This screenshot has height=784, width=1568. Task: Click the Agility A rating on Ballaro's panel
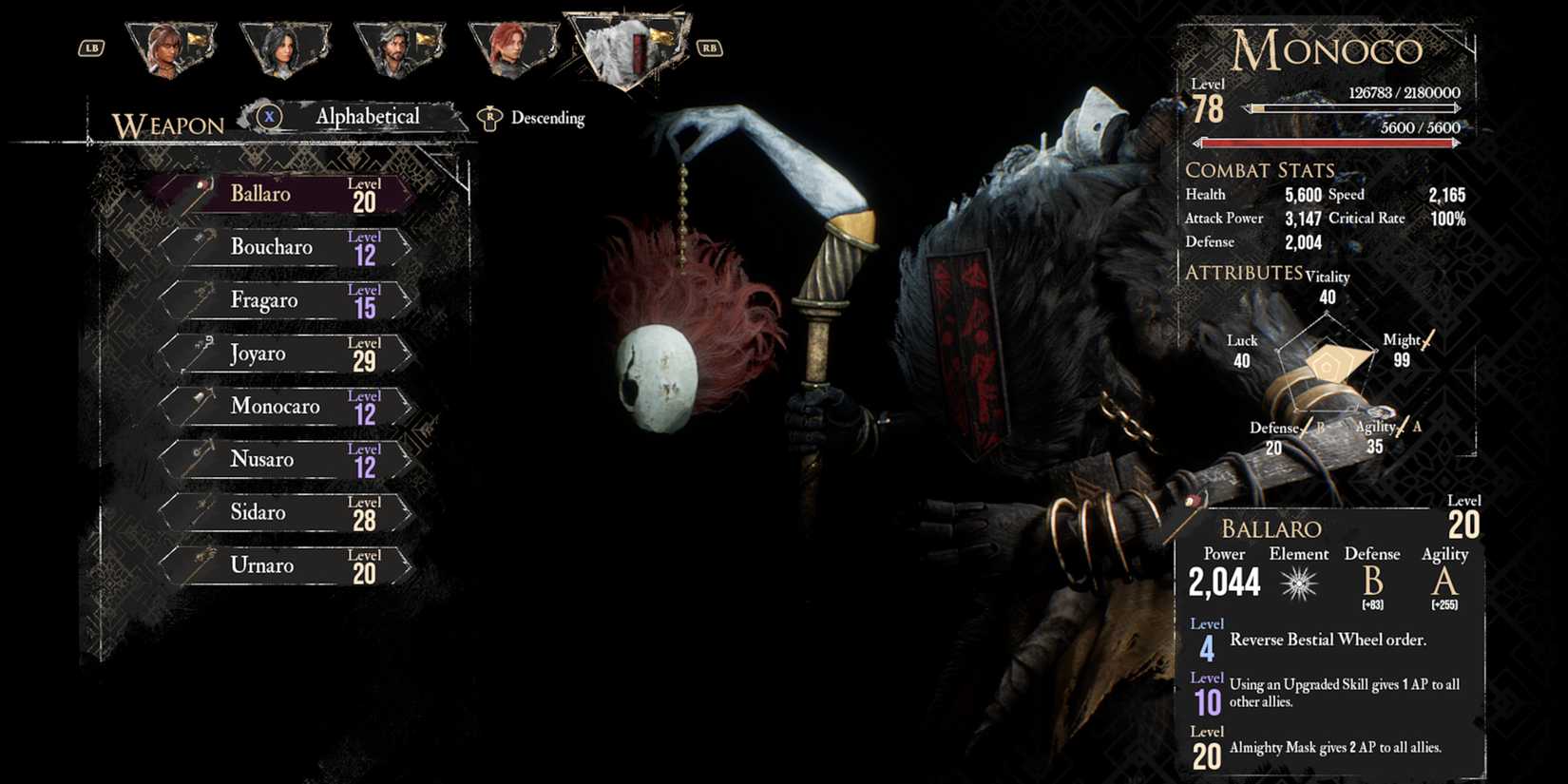coord(1444,582)
